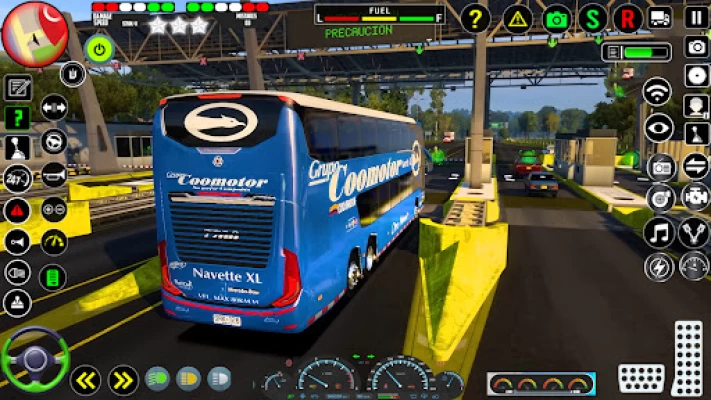711x400 pixels.
Task: Tap the green camera view button
Action: point(557,18)
